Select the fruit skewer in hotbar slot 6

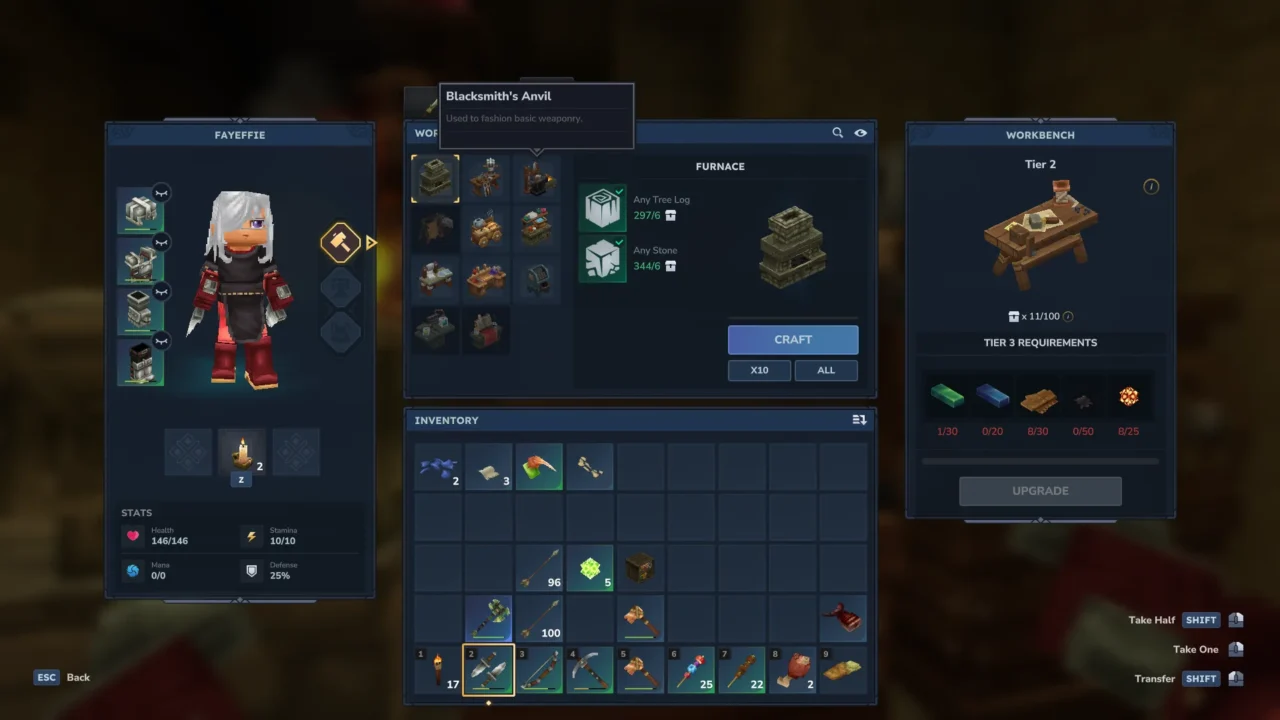[691, 670]
